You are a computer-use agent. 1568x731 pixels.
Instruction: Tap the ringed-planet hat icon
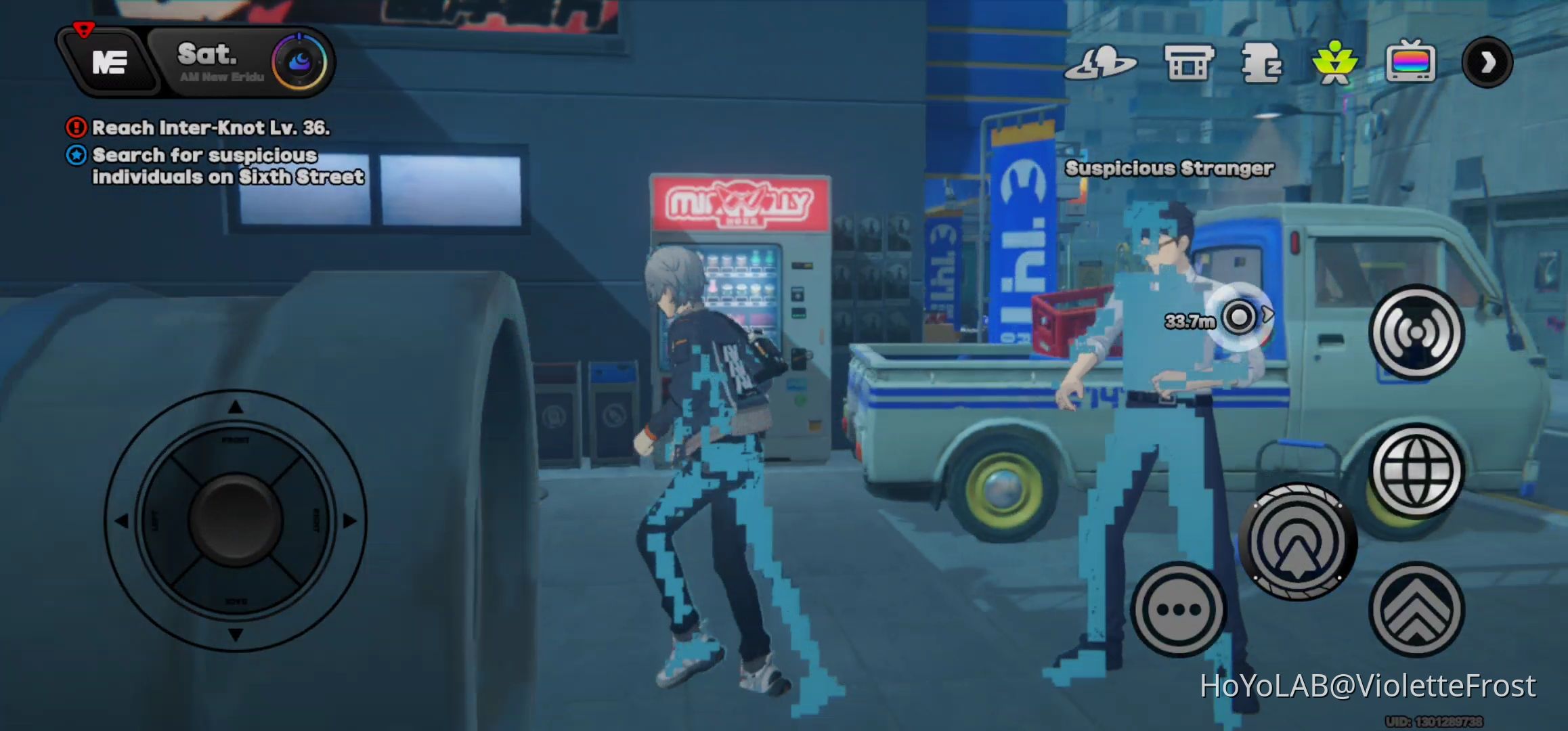coord(1102,62)
